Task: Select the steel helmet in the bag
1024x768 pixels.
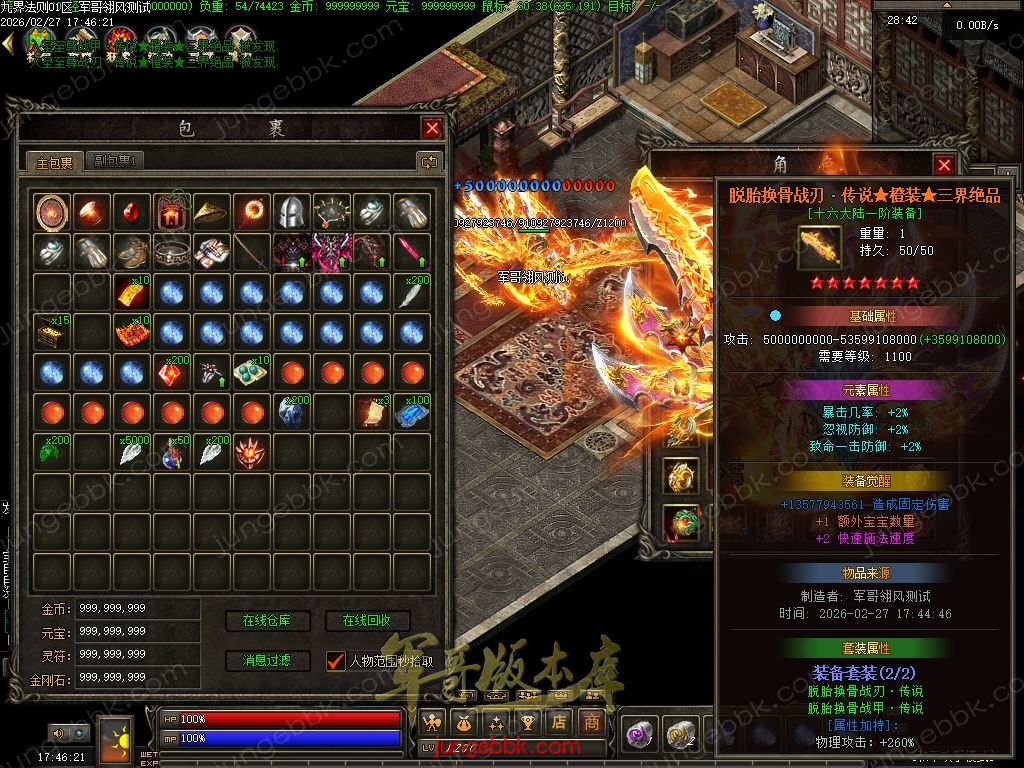Action: click(x=290, y=211)
